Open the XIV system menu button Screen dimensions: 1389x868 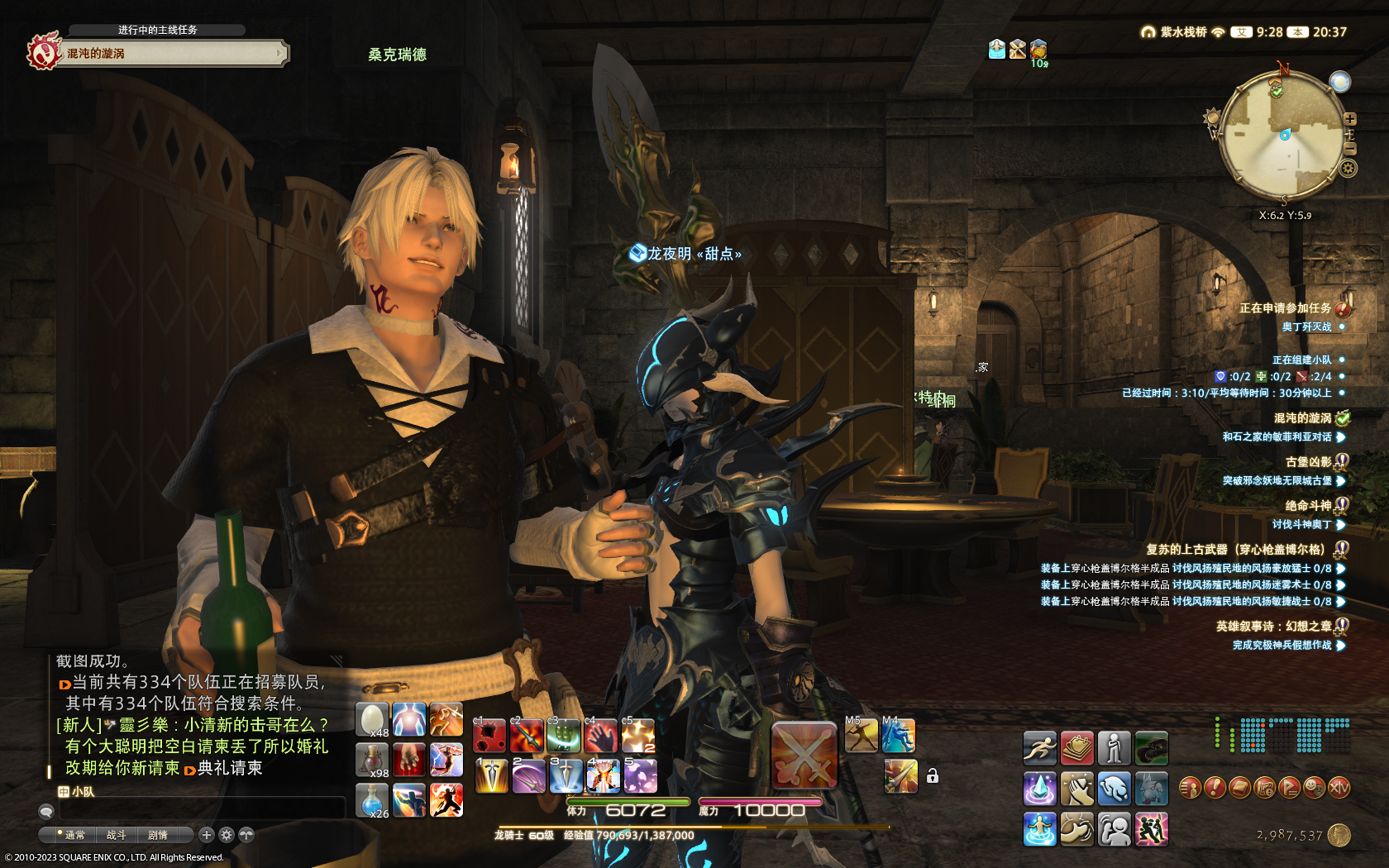click(x=1339, y=788)
